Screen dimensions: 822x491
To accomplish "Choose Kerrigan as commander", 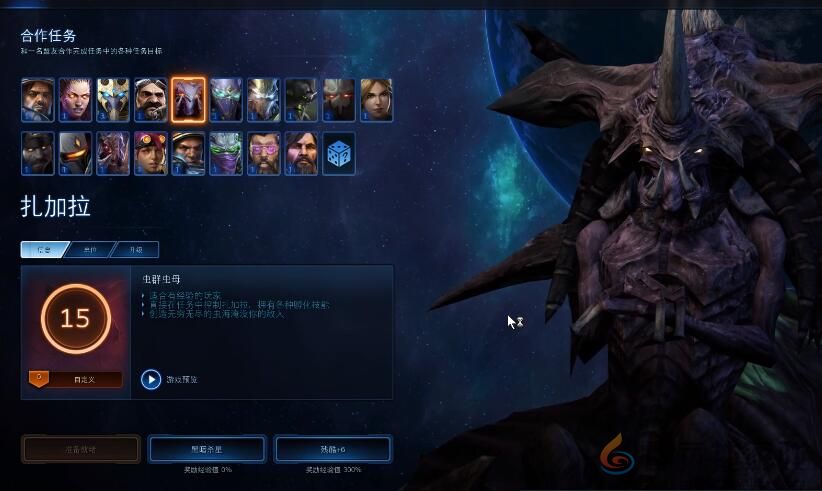I will (x=75, y=100).
